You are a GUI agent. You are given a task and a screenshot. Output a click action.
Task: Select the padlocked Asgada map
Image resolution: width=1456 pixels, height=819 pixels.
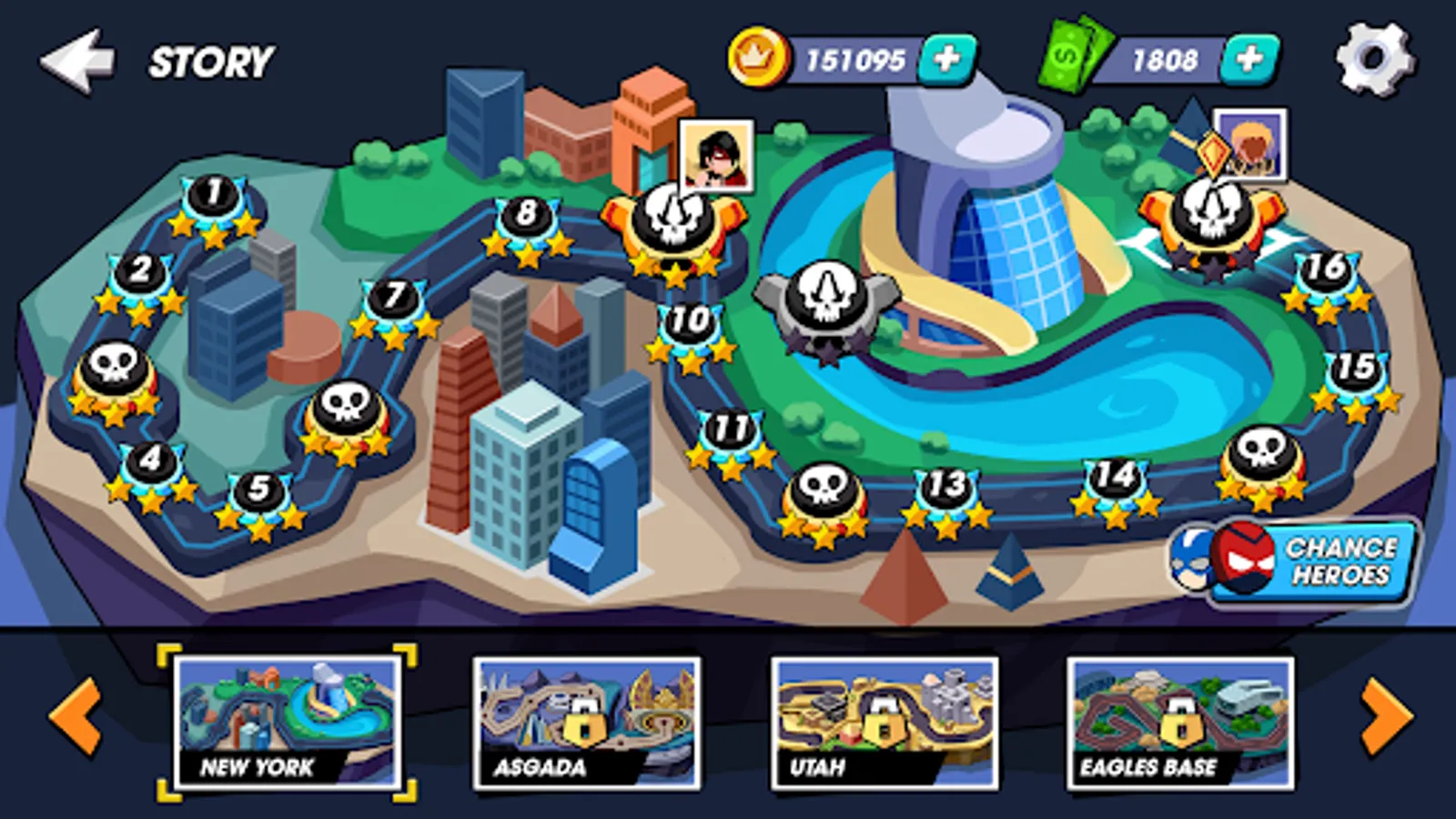pos(587,719)
